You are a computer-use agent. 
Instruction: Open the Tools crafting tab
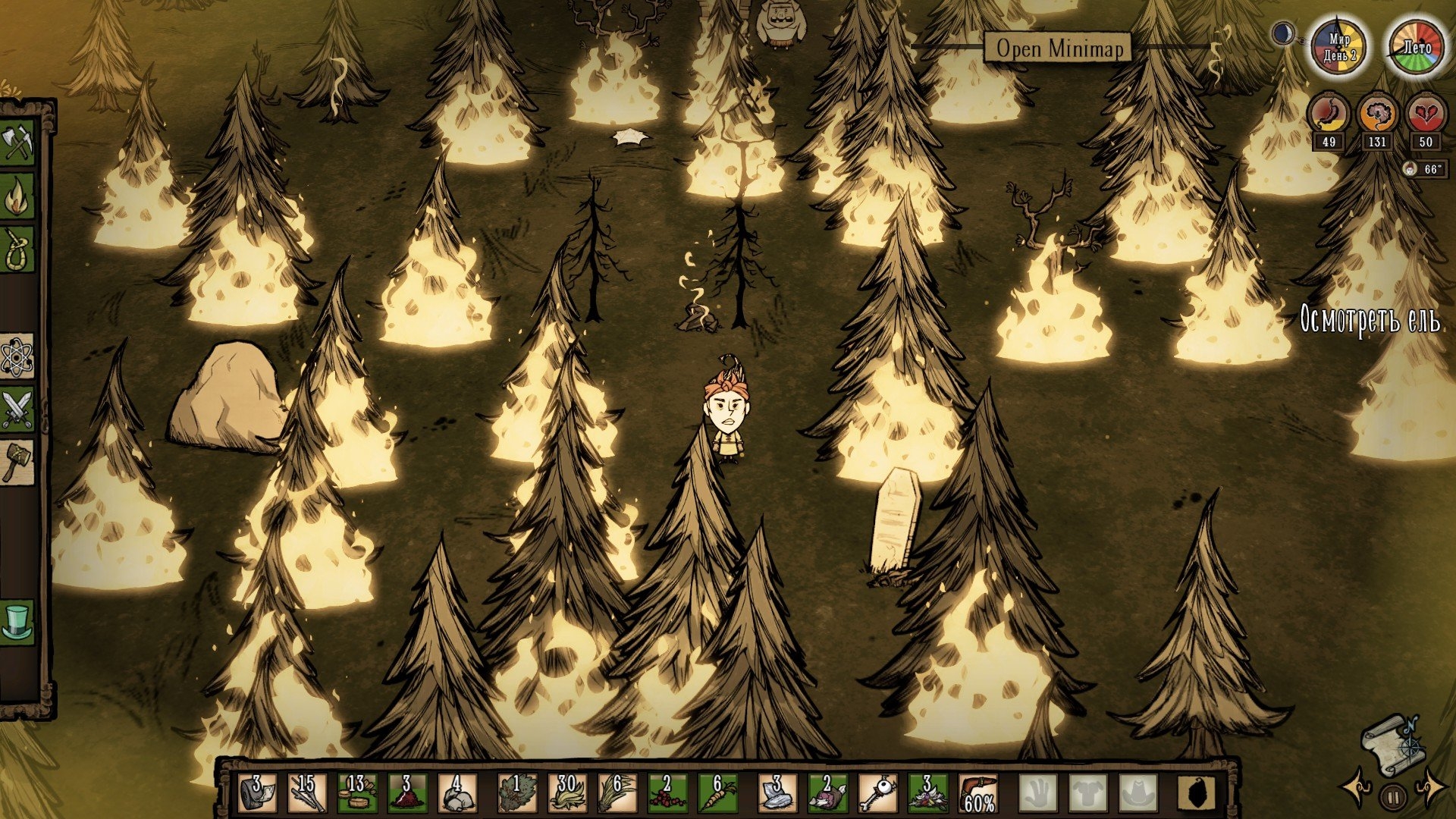[17, 143]
